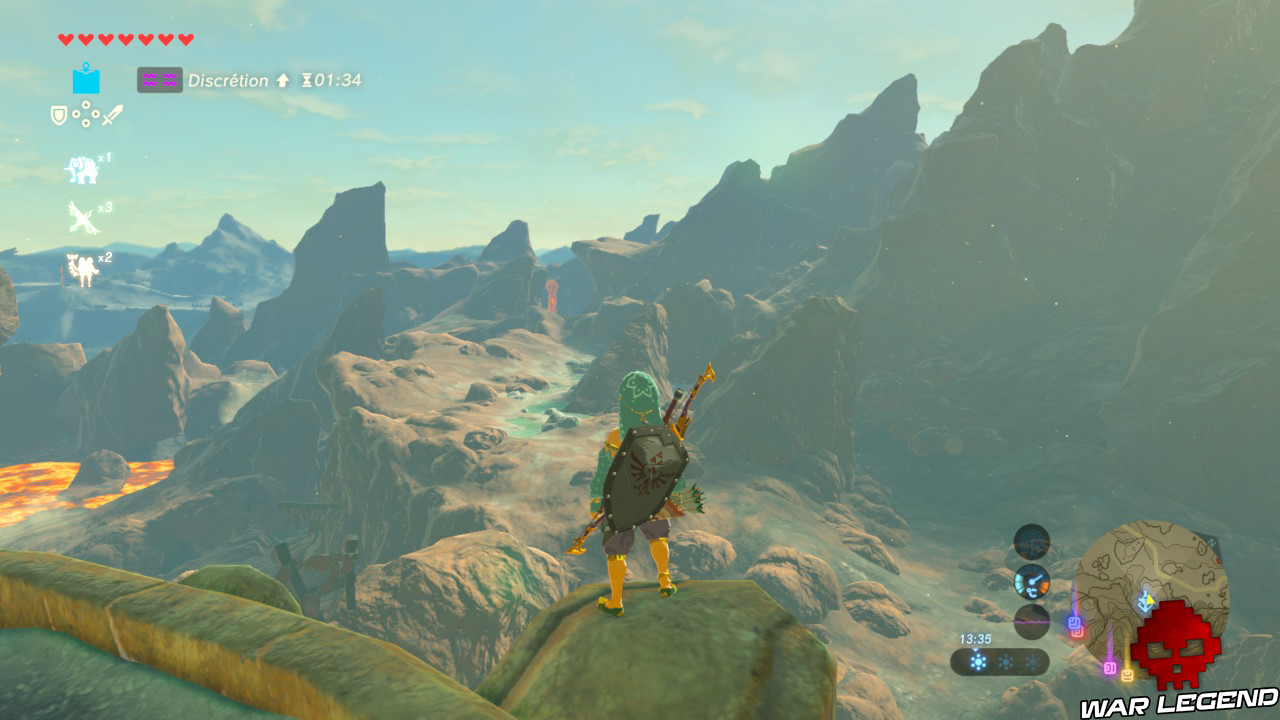The height and width of the screenshot is (720, 1280).
Task: Click the north indicator on the minimap
Action: click(1210, 541)
